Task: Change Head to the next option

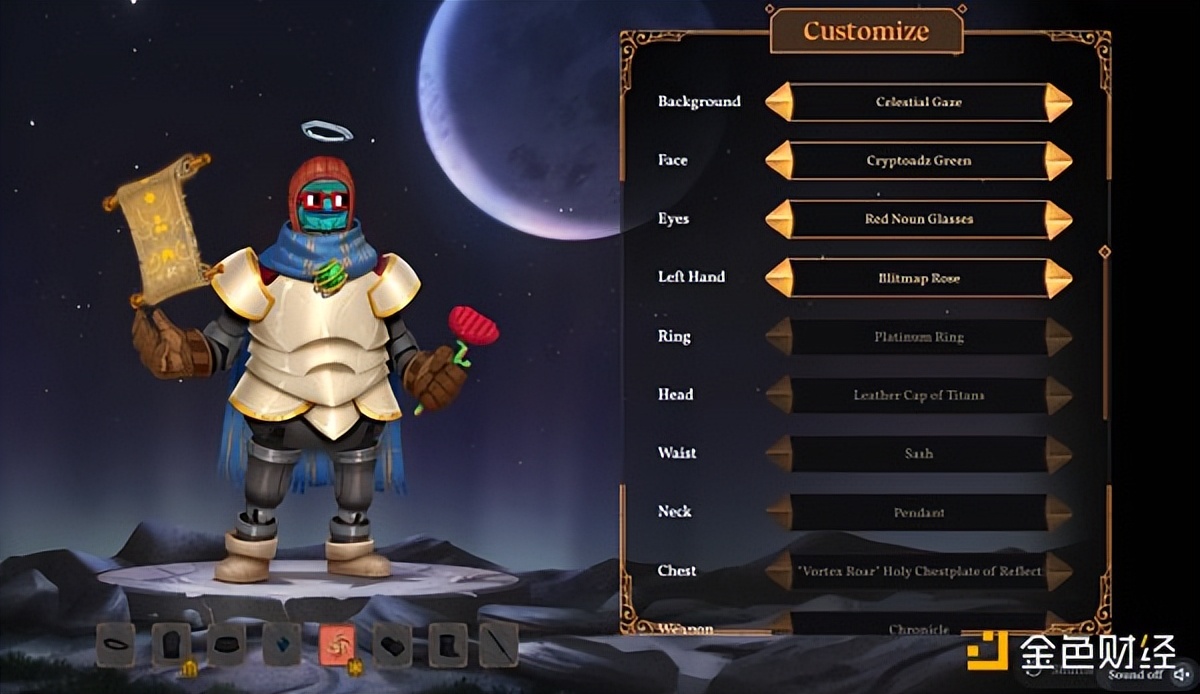Action: (x=1058, y=395)
